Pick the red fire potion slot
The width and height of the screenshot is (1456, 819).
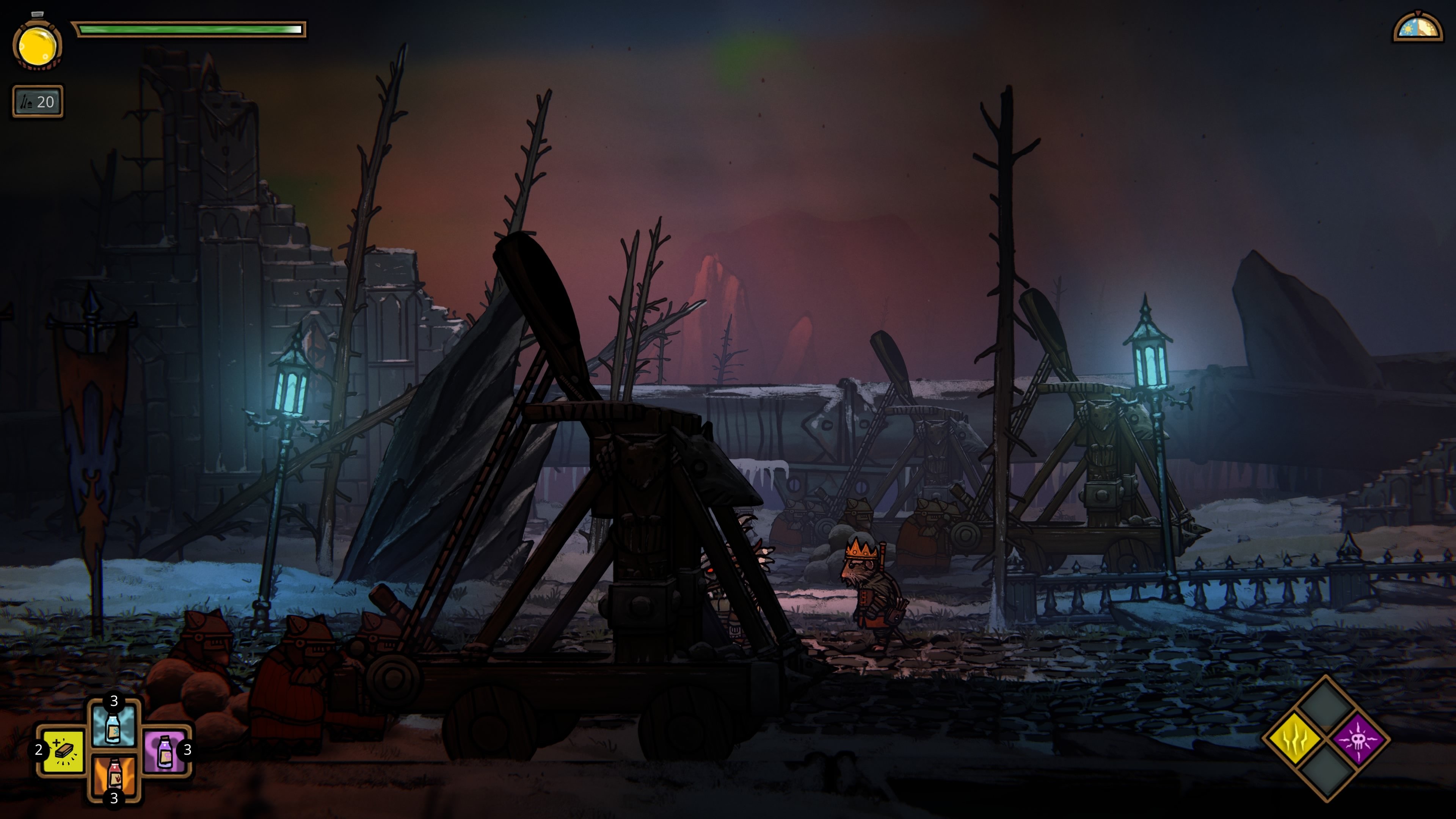point(114,775)
